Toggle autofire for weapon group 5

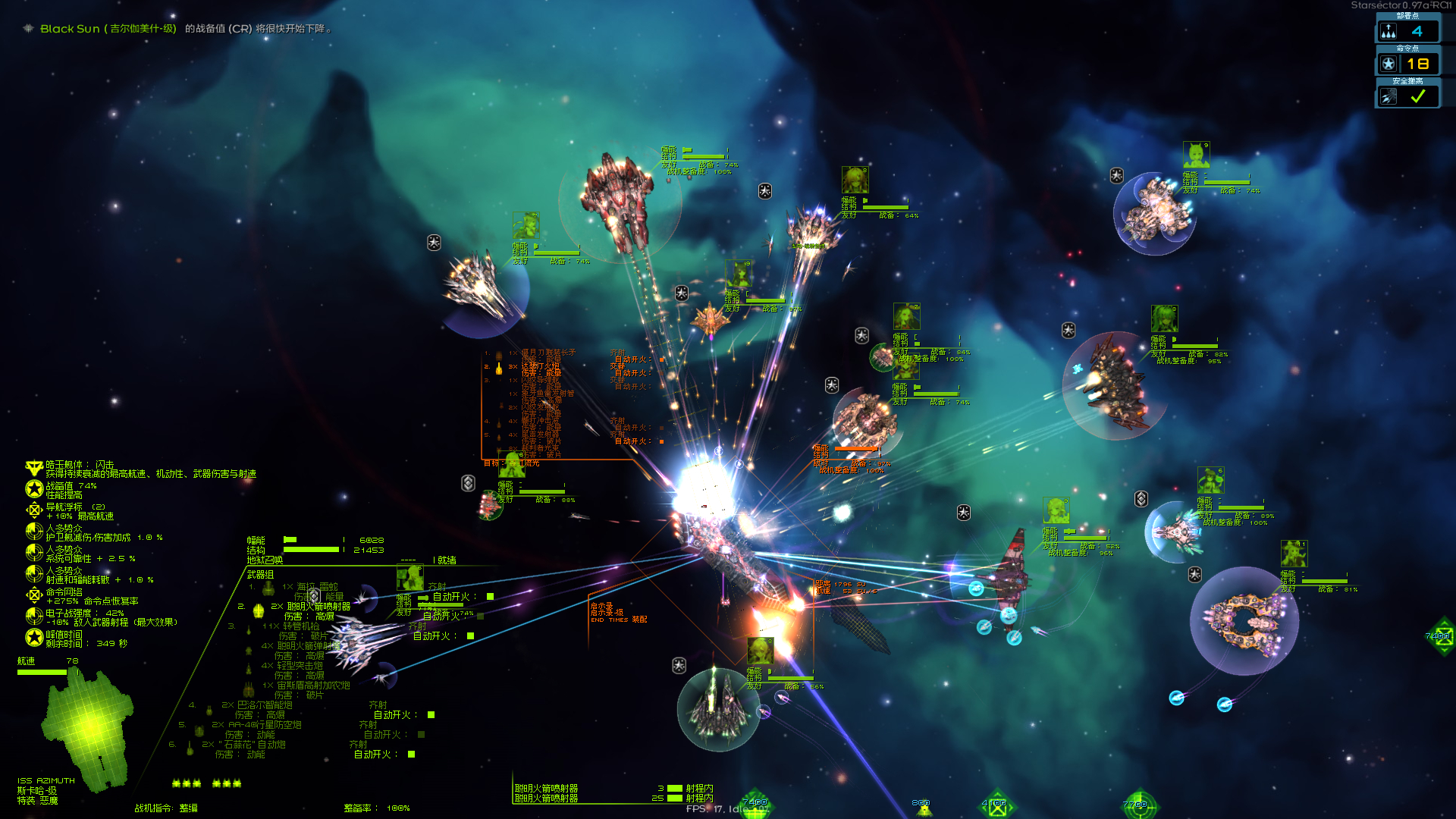[421, 734]
